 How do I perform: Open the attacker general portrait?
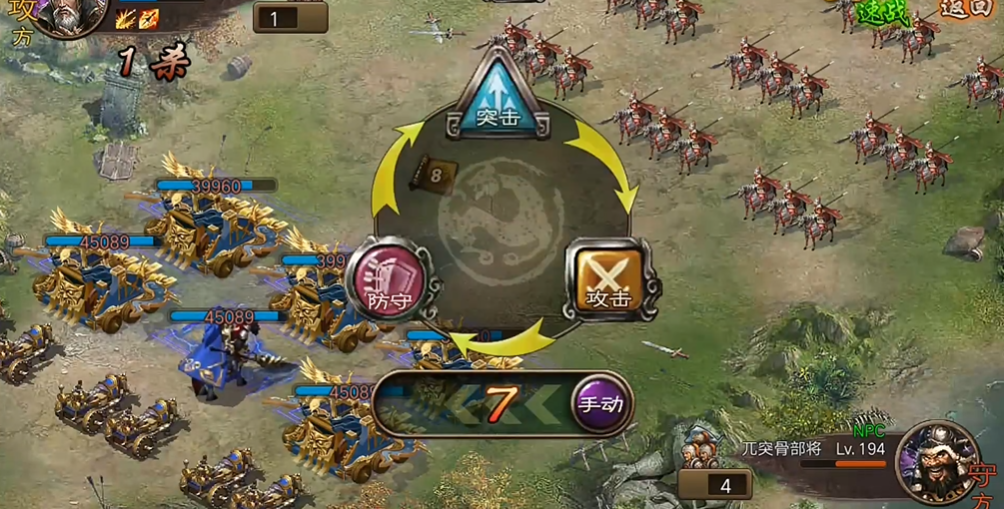70,15
